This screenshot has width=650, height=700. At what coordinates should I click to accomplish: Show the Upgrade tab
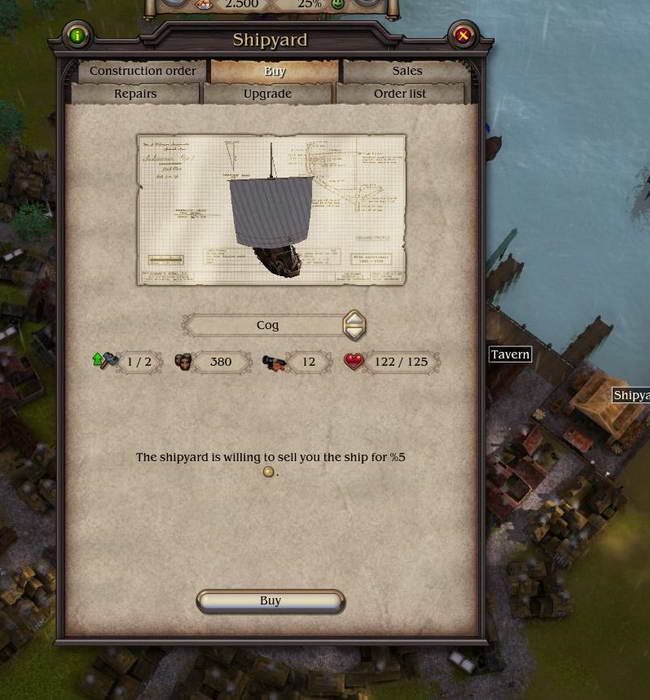pyautogui.click(x=268, y=94)
